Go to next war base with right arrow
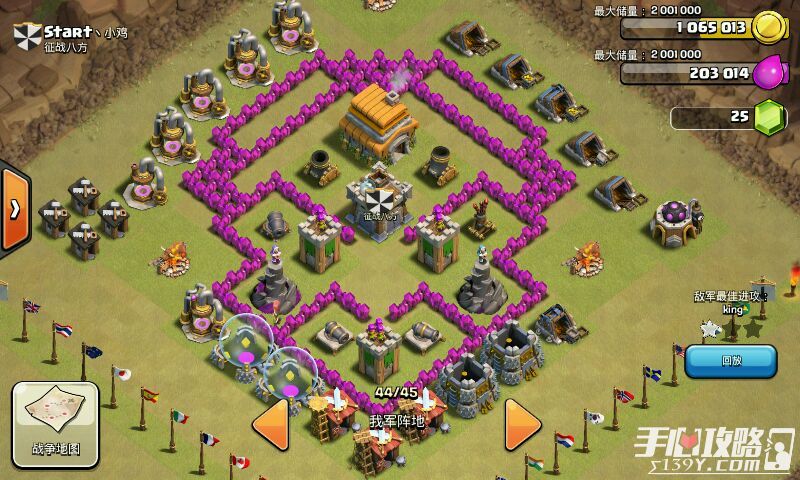The height and width of the screenshot is (480, 800). (522, 424)
